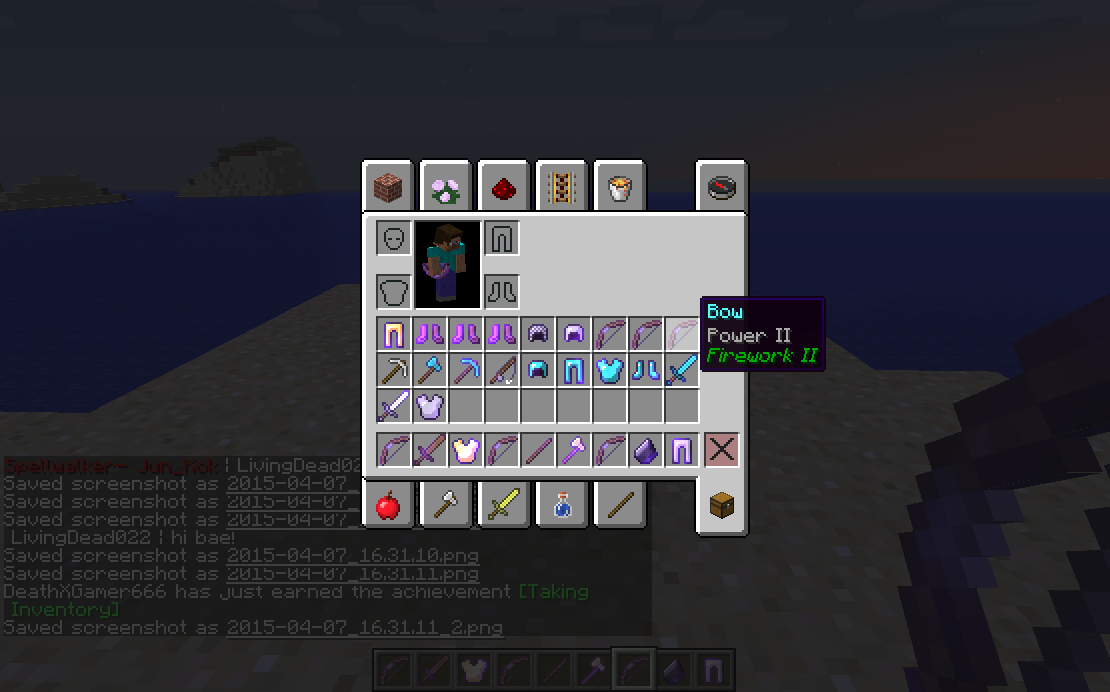Open the compass Search Items tab
Viewport: 1110px width, 692px height.
(721, 186)
